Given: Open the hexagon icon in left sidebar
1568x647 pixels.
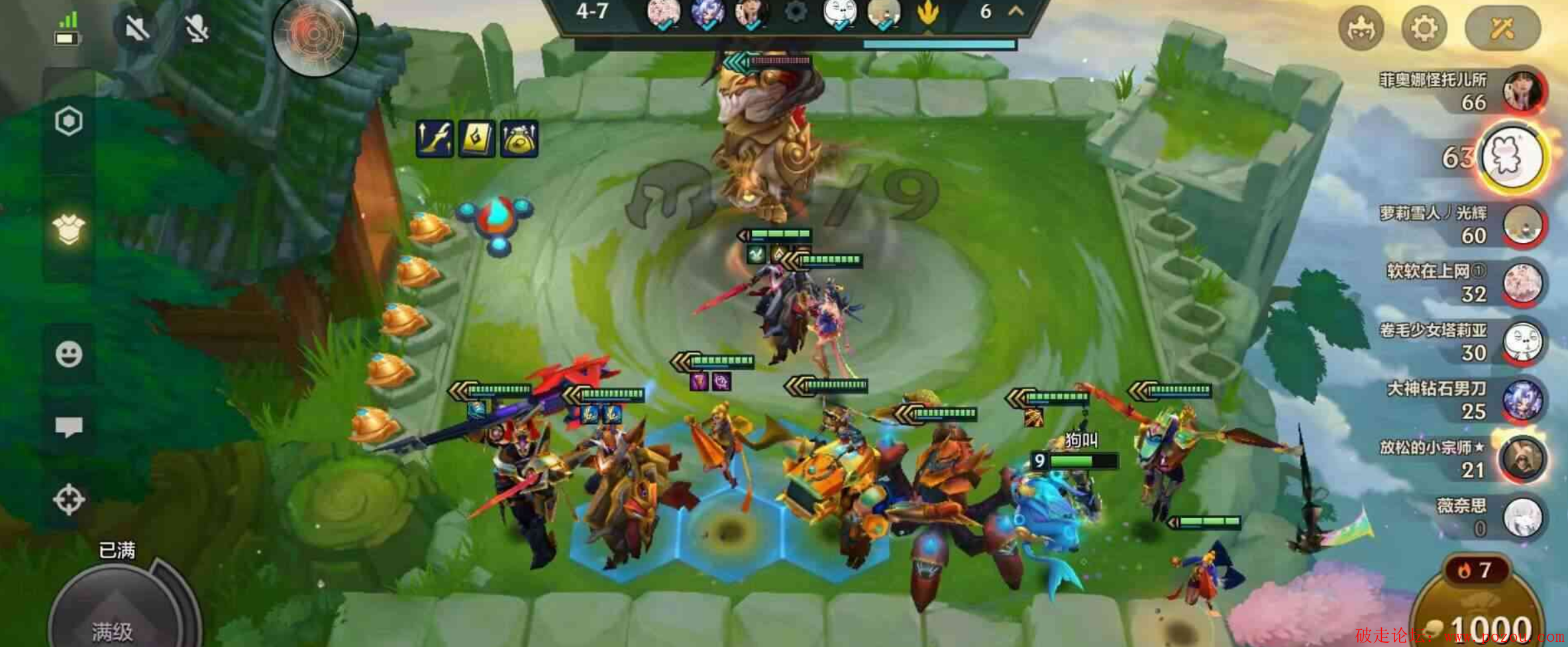Looking at the screenshot, I should [69, 121].
